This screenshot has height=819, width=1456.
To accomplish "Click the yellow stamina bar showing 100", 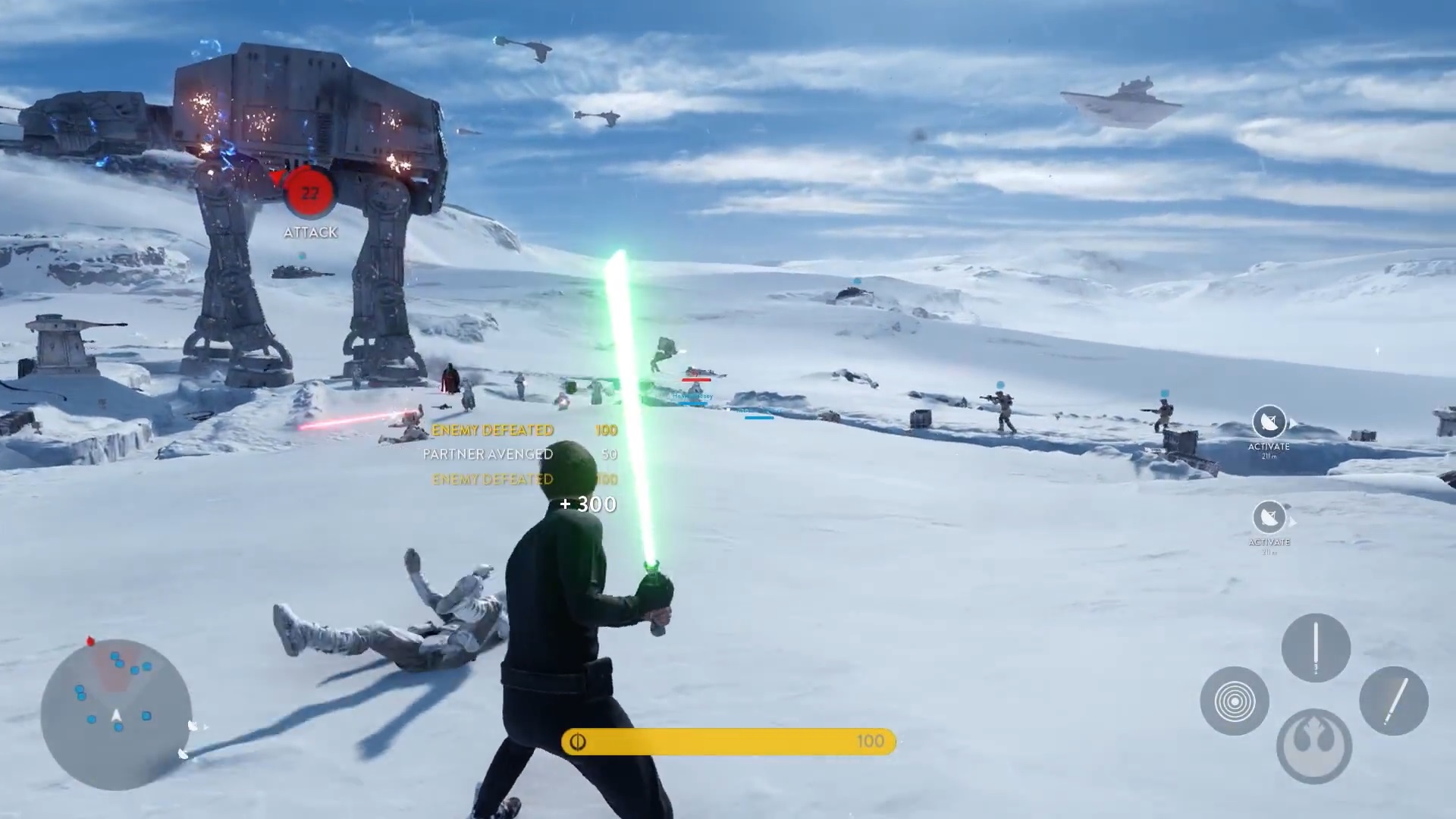I will click(x=728, y=741).
